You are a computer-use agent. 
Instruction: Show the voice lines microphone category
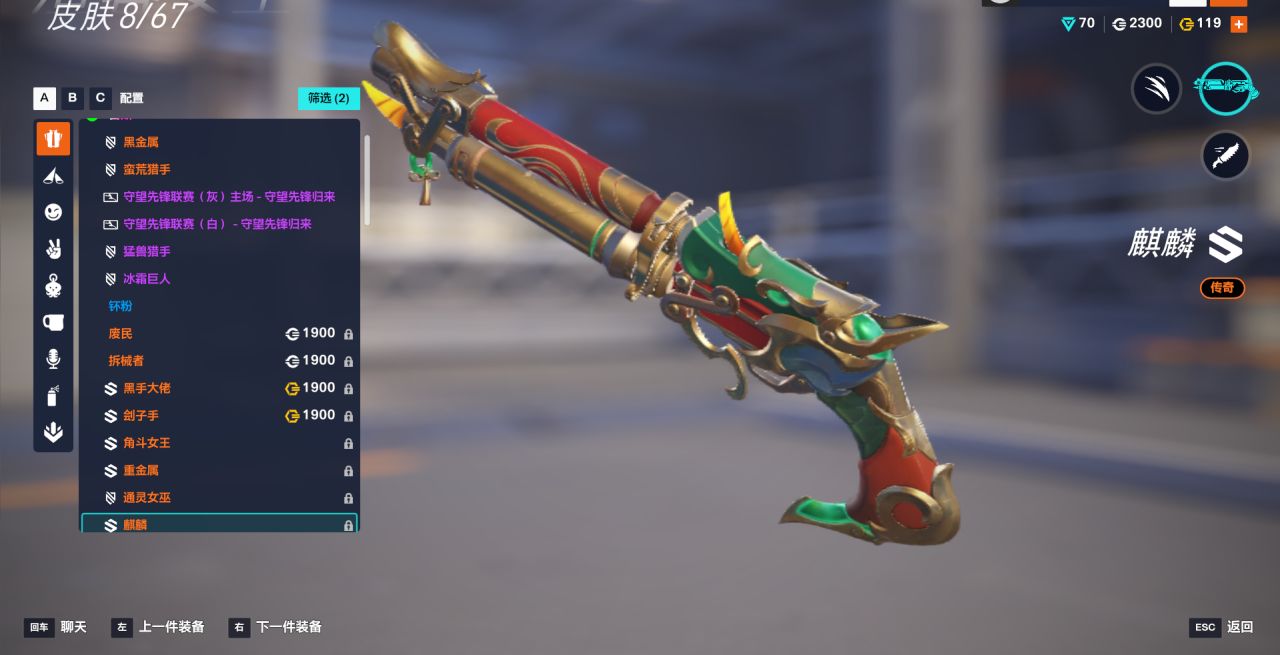click(x=53, y=359)
